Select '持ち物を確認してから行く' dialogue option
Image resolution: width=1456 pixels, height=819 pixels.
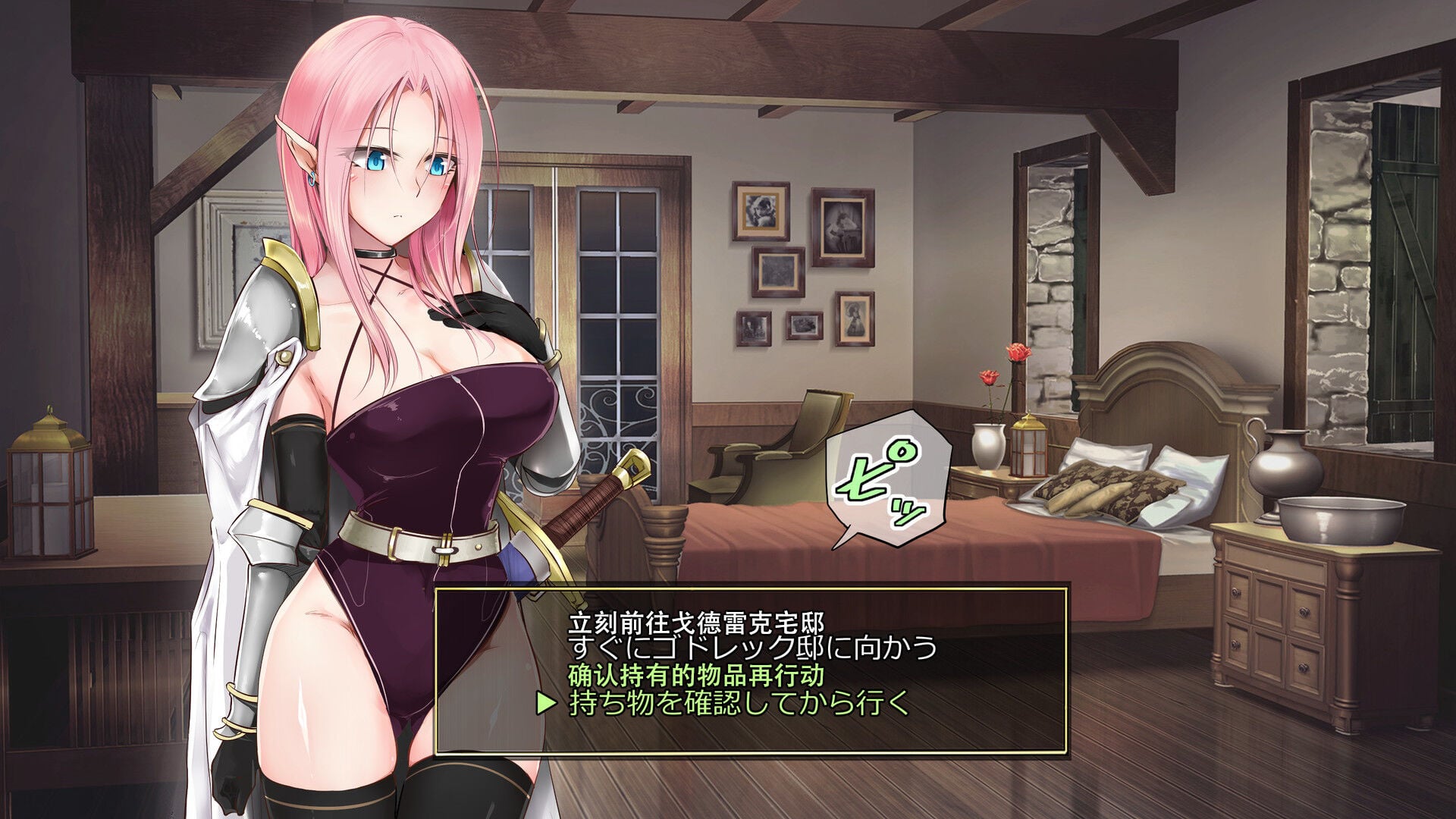pyautogui.click(x=739, y=702)
